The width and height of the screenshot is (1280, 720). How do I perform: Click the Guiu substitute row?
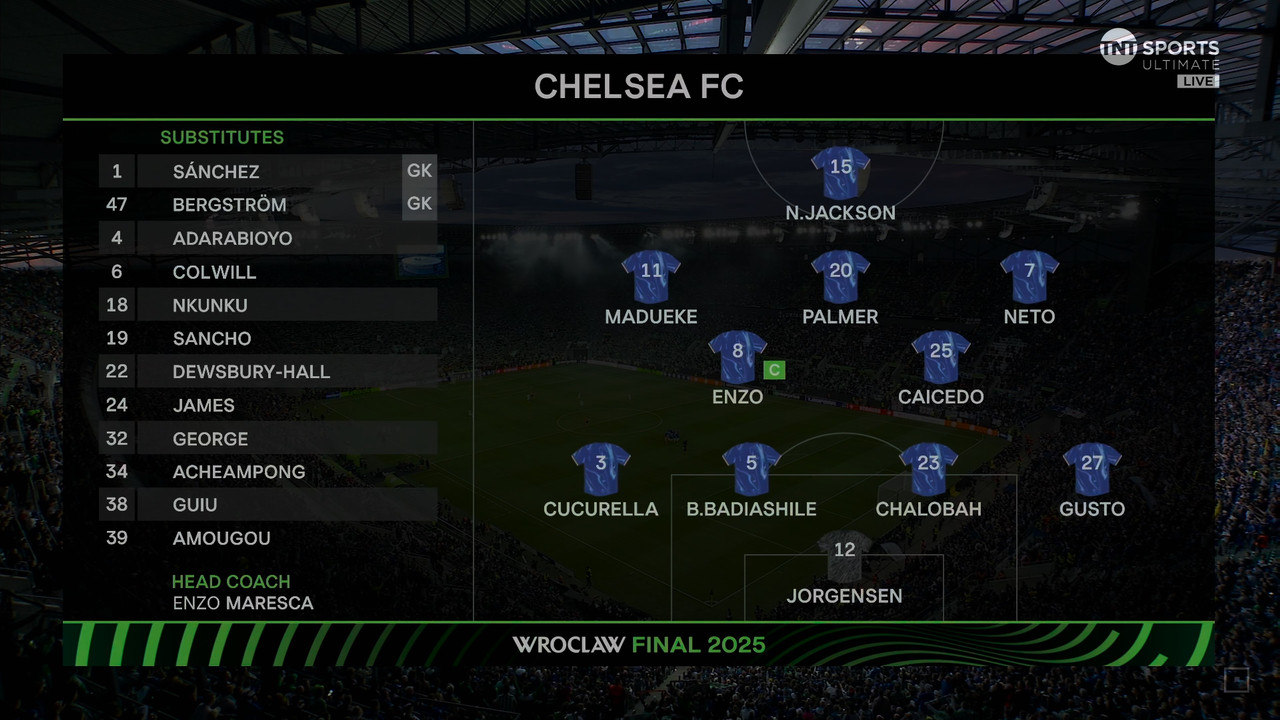pos(195,505)
